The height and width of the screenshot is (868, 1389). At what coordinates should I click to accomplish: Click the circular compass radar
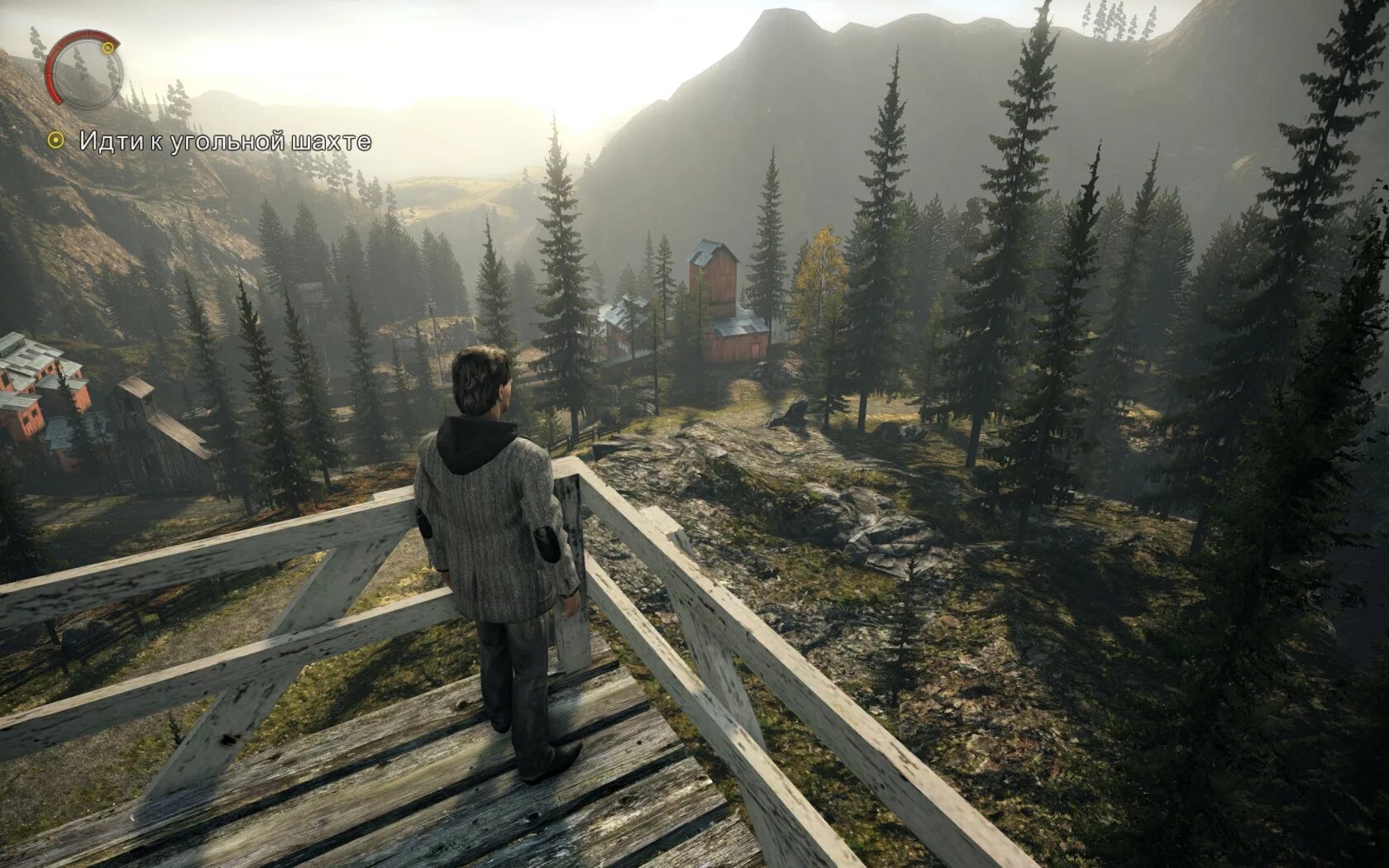84,70
